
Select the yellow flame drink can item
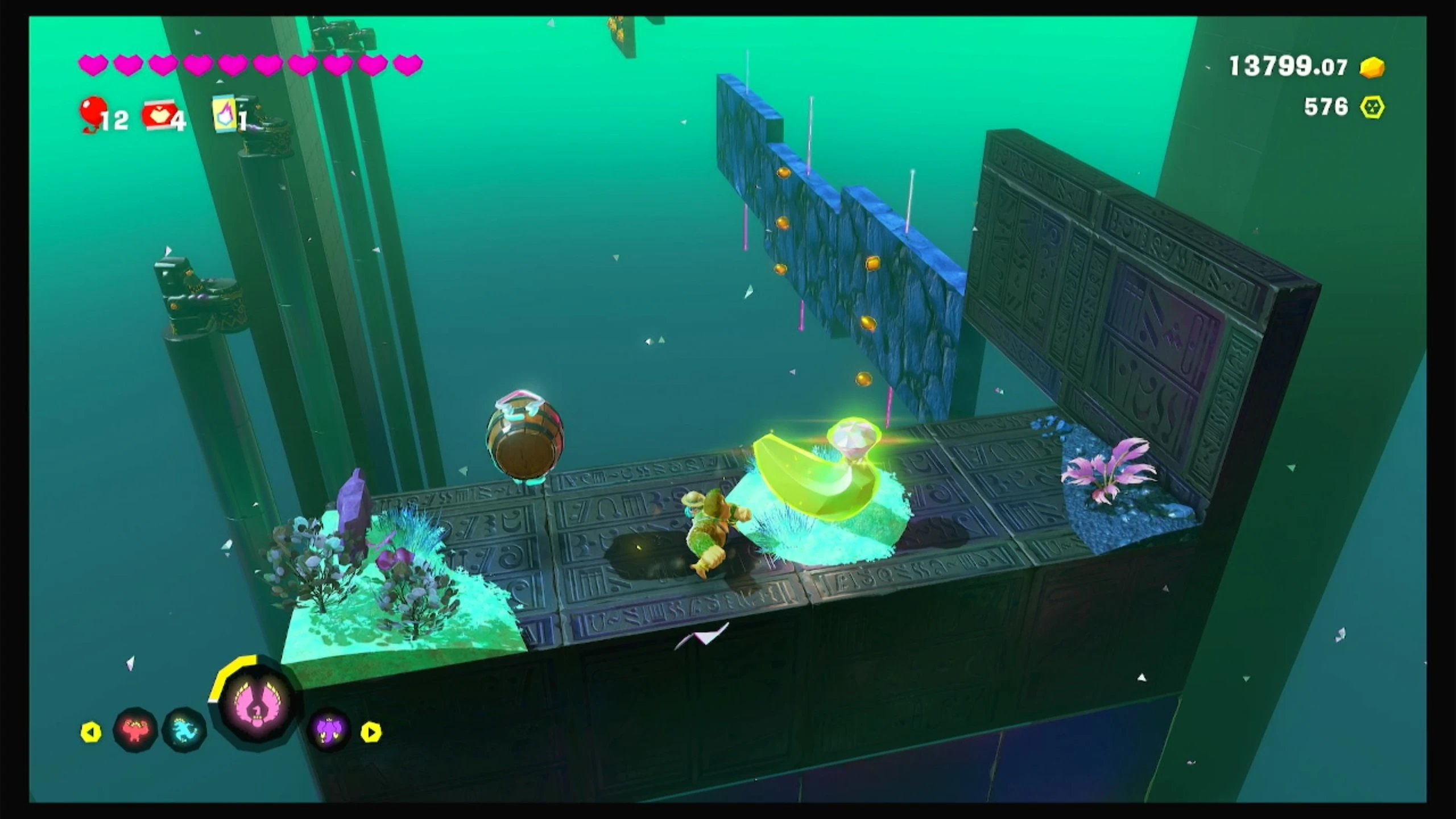click(x=225, y=113)
